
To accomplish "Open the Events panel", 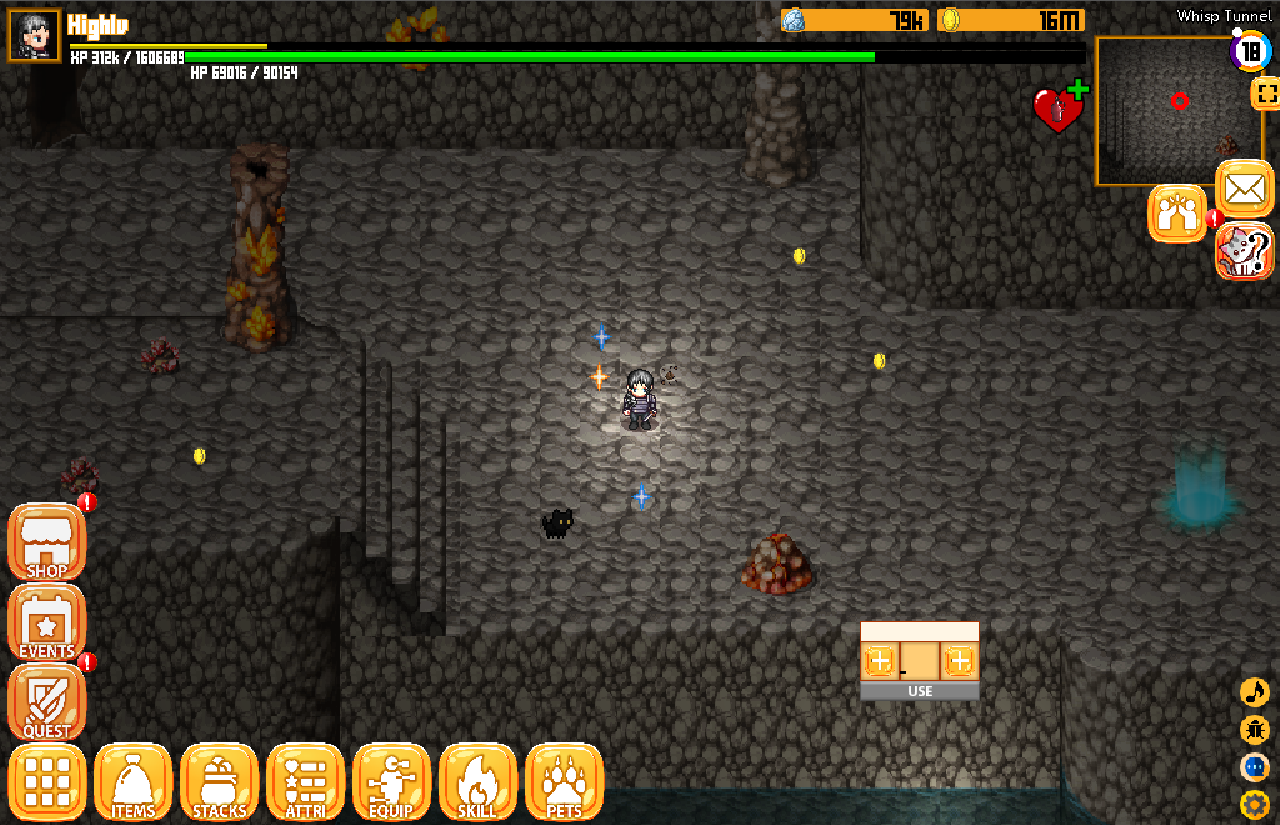I will tap(47, 622).
